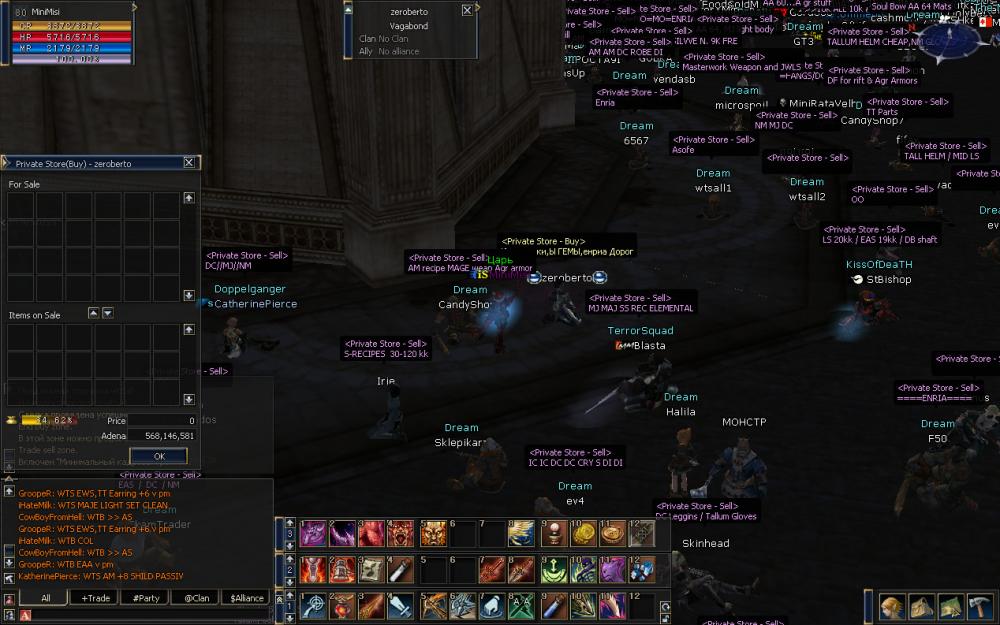This screenshot has height=625, width=1000.
Task: Confirm the private store with OK
Action: point(158,456)
